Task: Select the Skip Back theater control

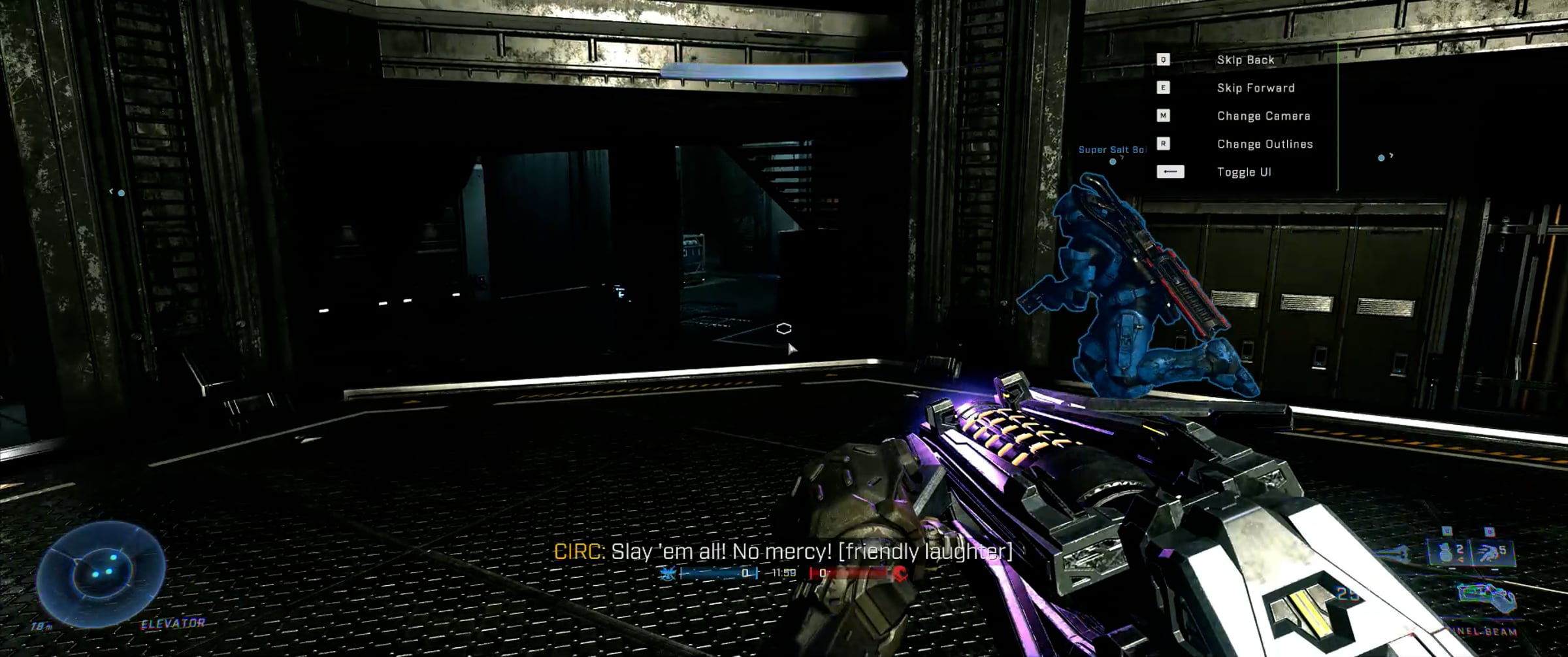Action: point(1245,60)
